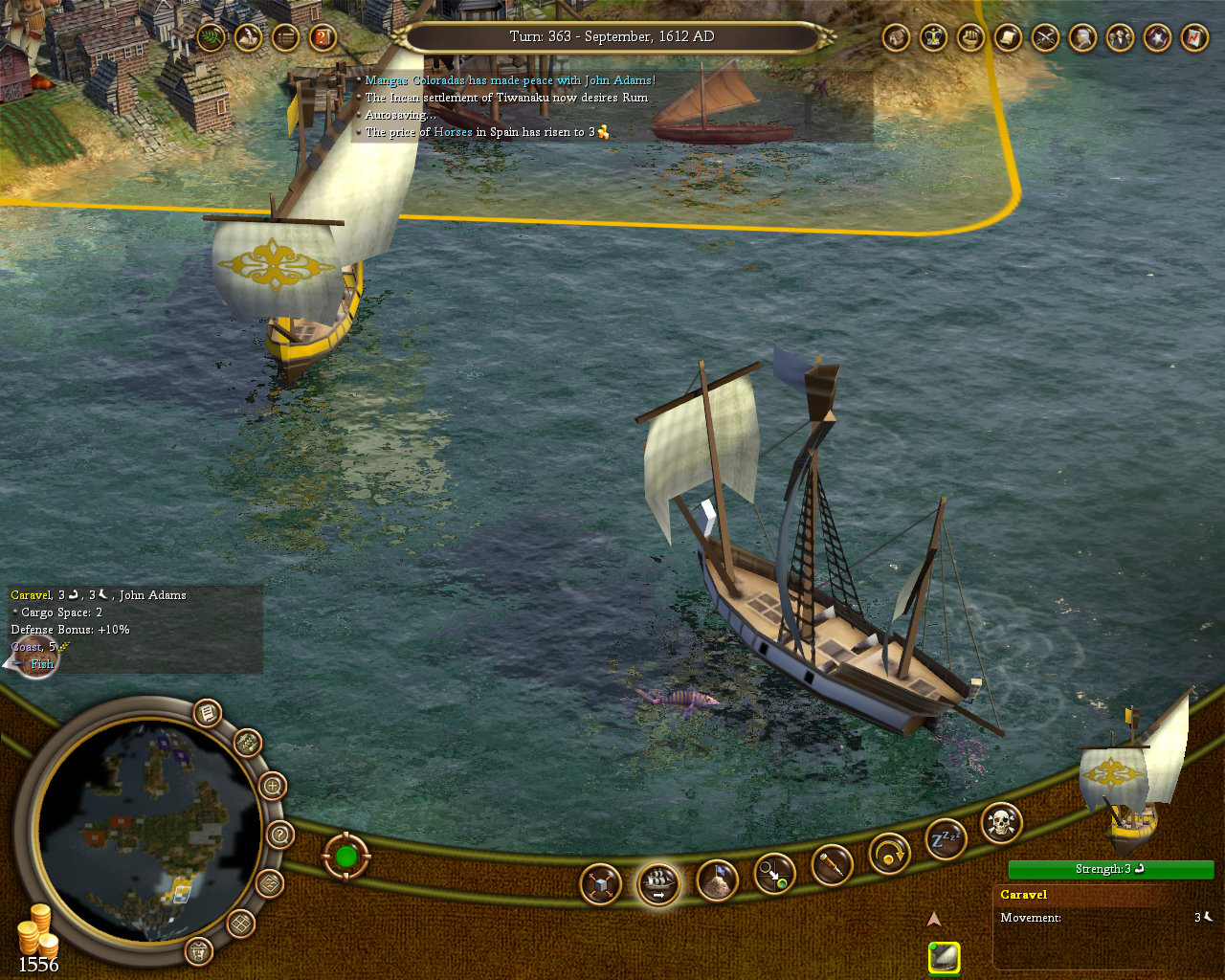Screen dimensions: 1225x980
Task: Put the Caravel to sleep with Zzz icon
Action: coord(944,841)
